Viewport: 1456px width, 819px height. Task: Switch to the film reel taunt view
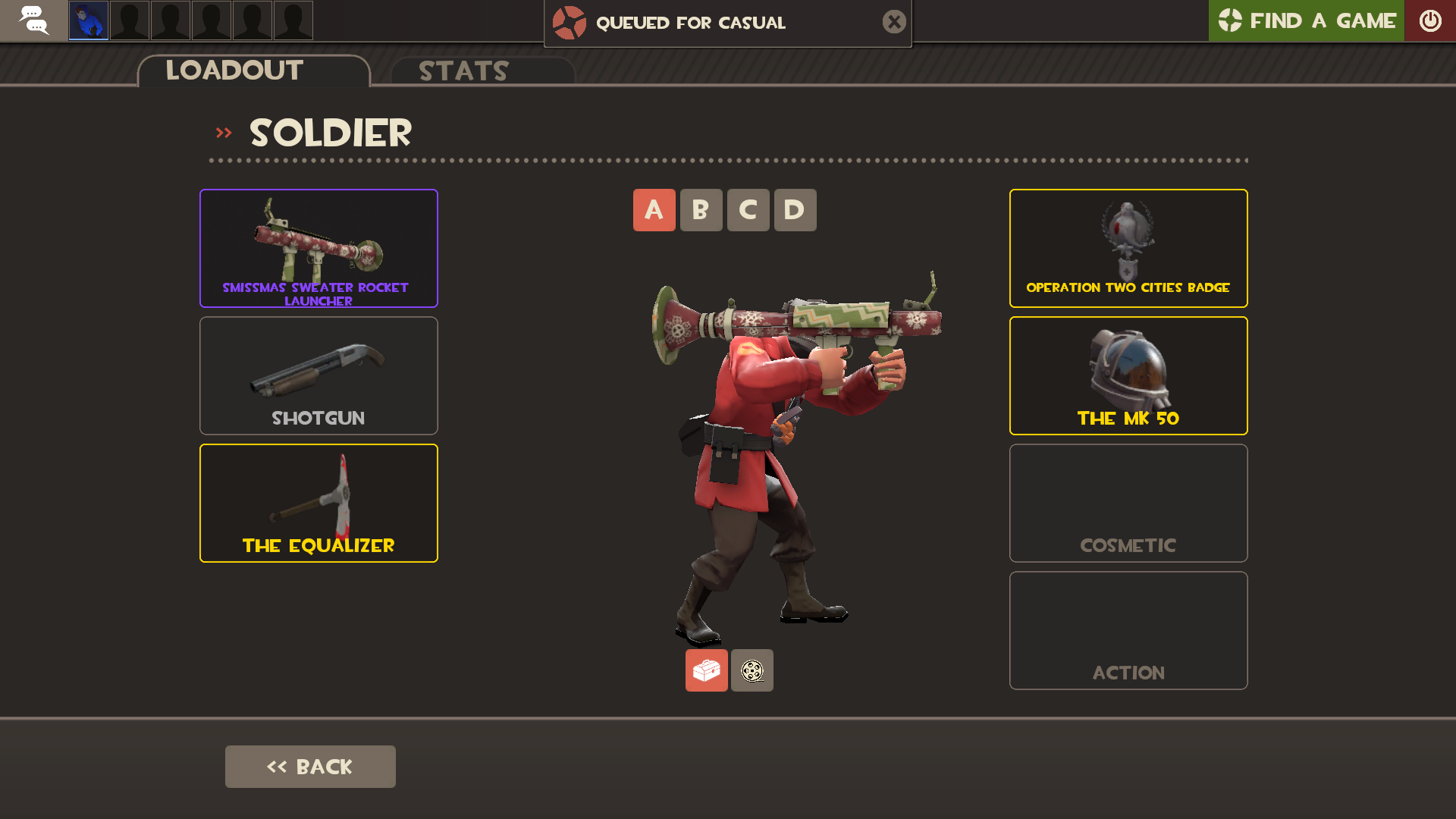point(752,670)
